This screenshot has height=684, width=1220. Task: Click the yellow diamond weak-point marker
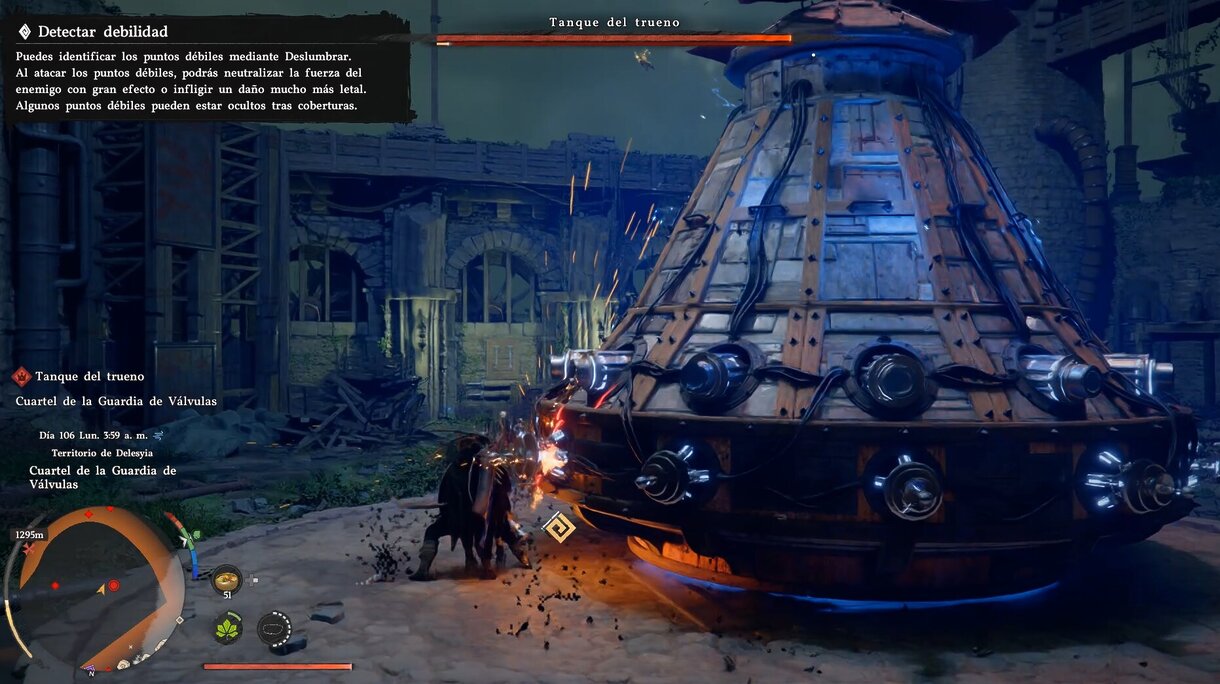[x=558, y=526]
